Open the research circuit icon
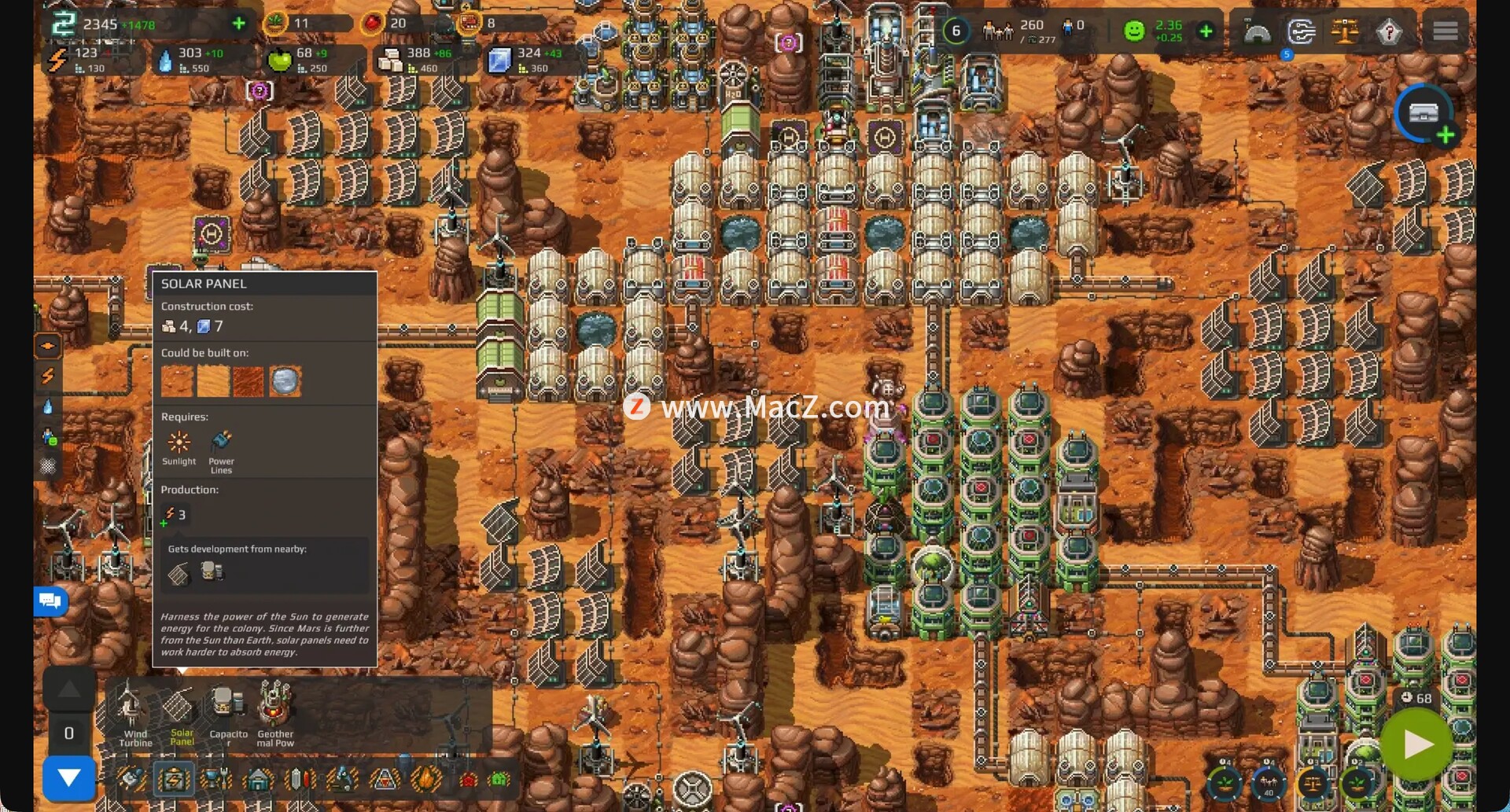 tap(1301, 32)
